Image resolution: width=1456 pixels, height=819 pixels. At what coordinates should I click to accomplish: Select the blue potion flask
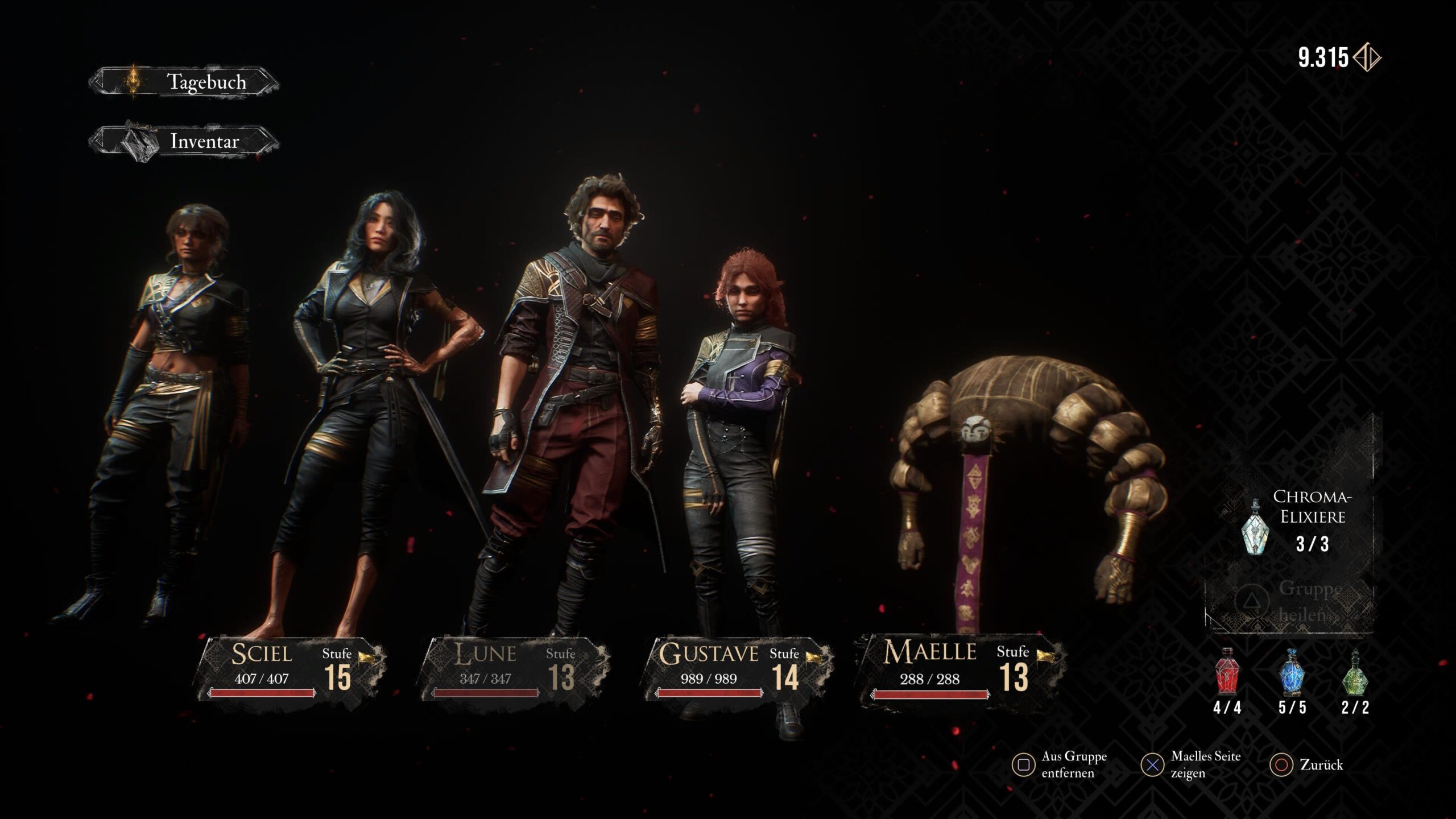coord(1292,673)
